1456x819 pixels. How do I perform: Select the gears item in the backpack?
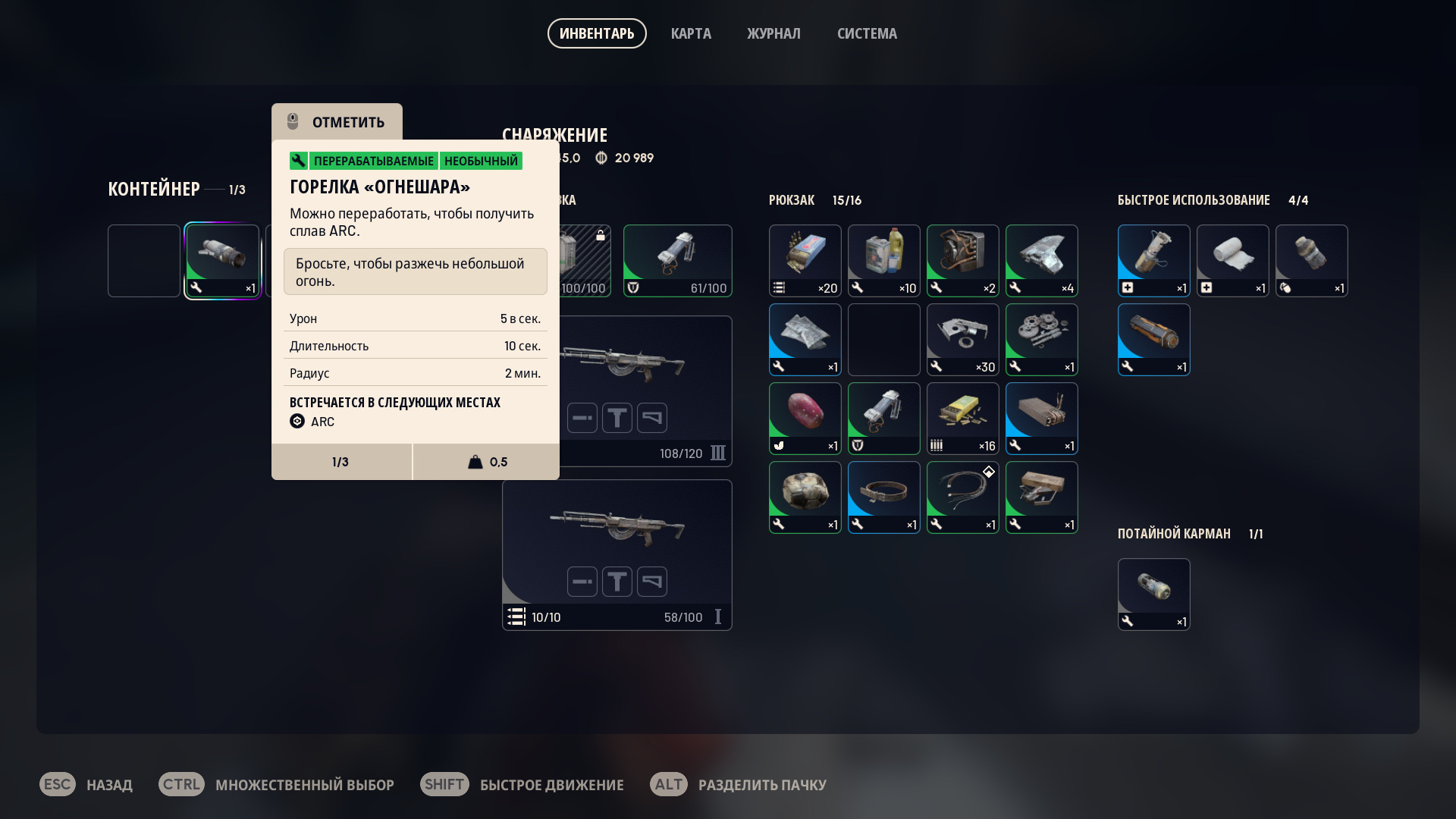(1041, 339)
